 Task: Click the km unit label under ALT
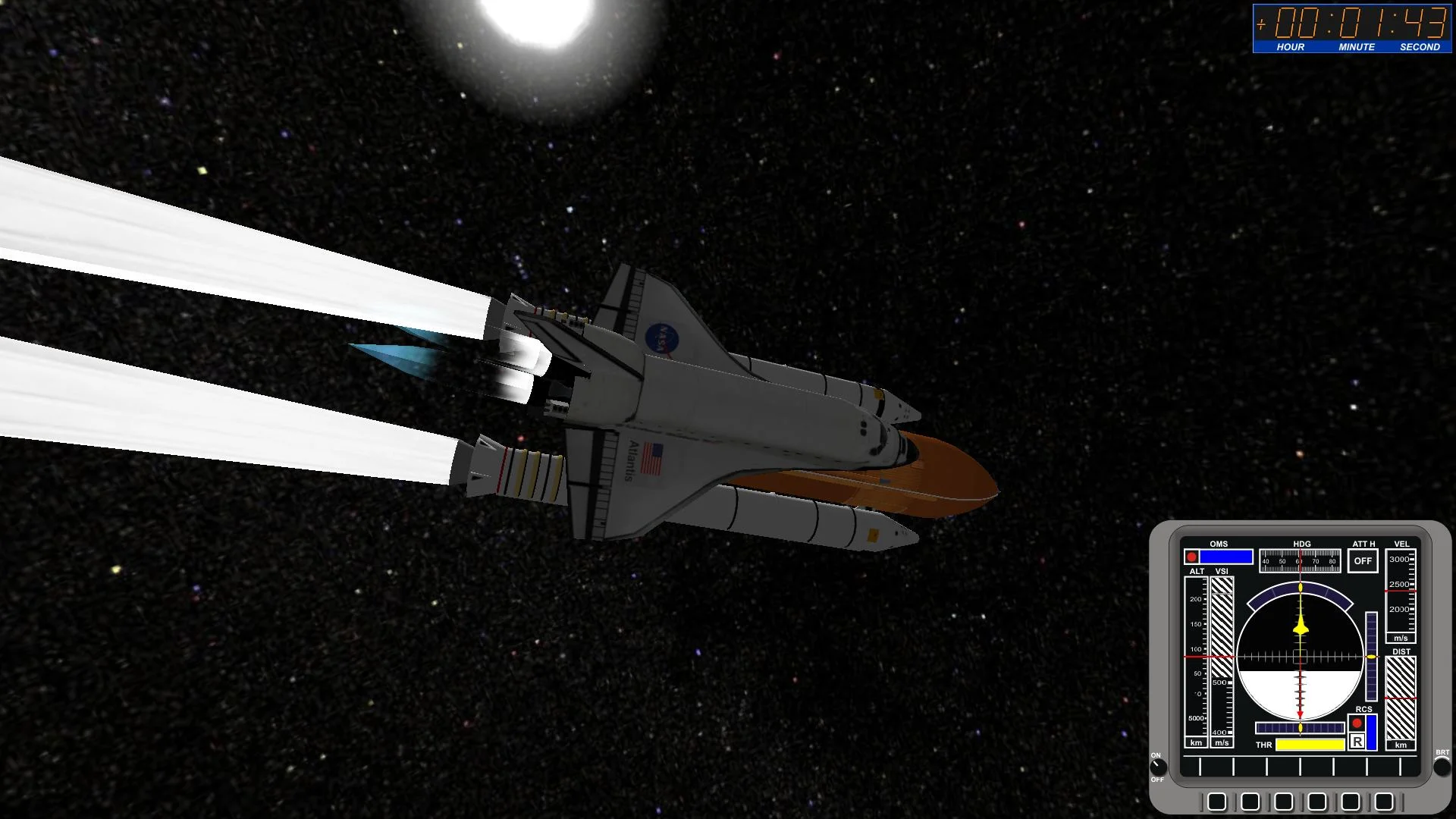point(1197,742)
